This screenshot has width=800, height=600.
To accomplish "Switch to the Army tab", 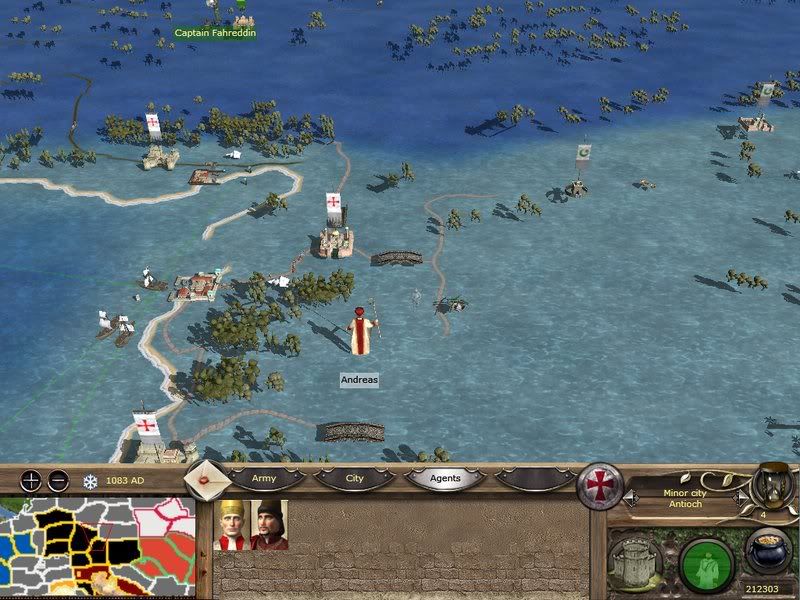I will [263, 479].
